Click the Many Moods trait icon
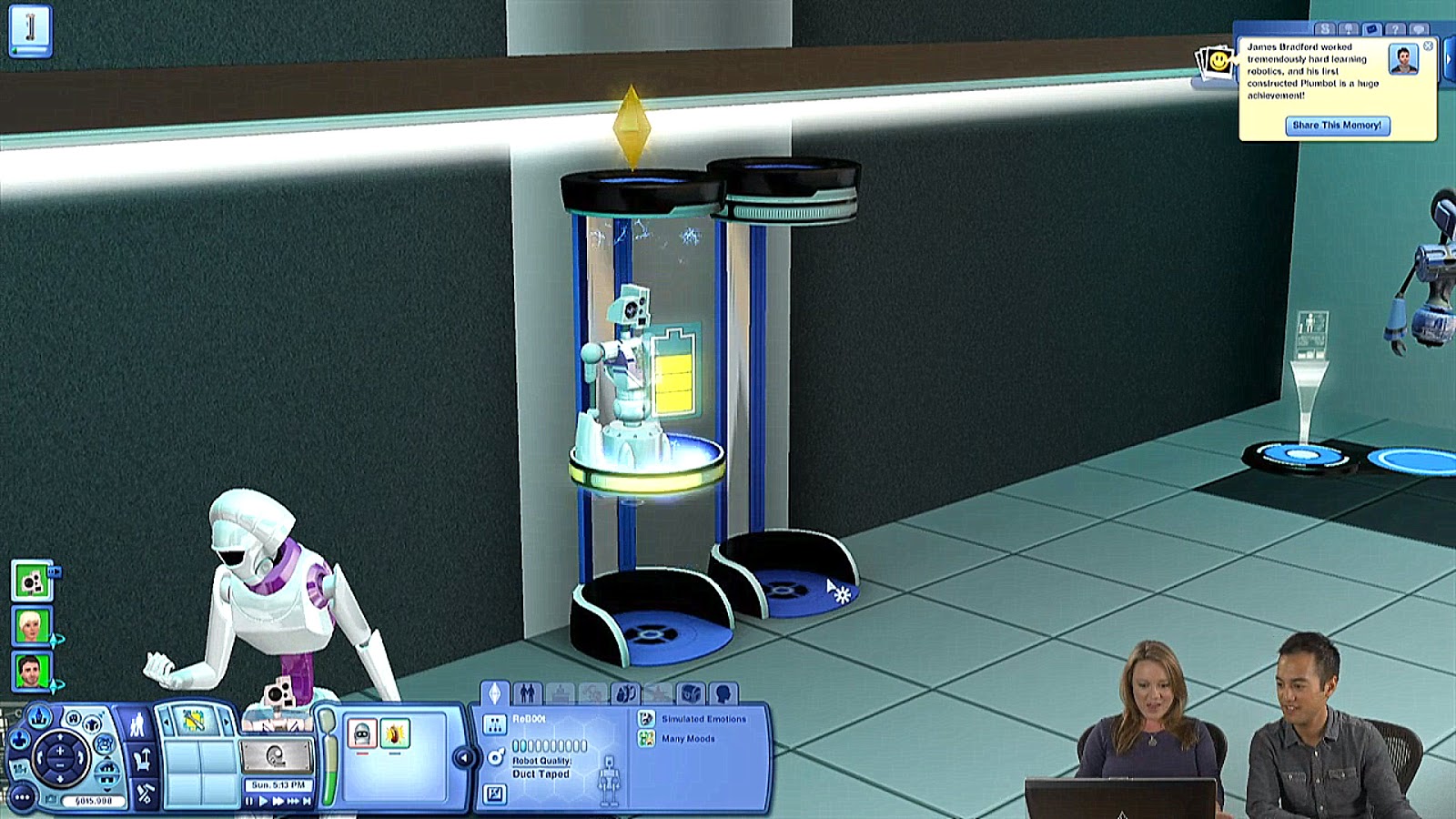This screenshot has height=819, width=1456. pos(647,739)
